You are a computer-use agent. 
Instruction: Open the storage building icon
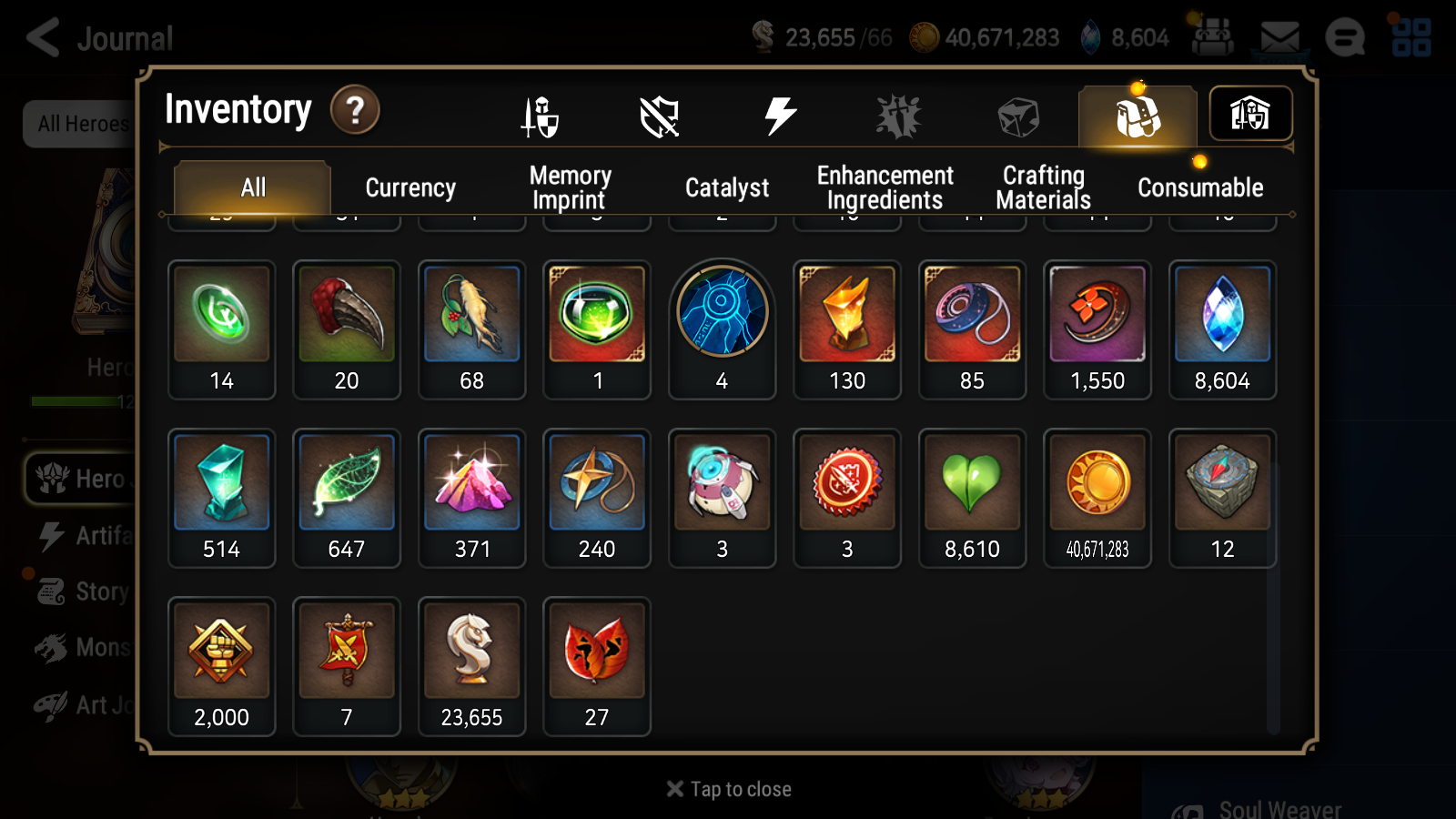(1250, 114)
